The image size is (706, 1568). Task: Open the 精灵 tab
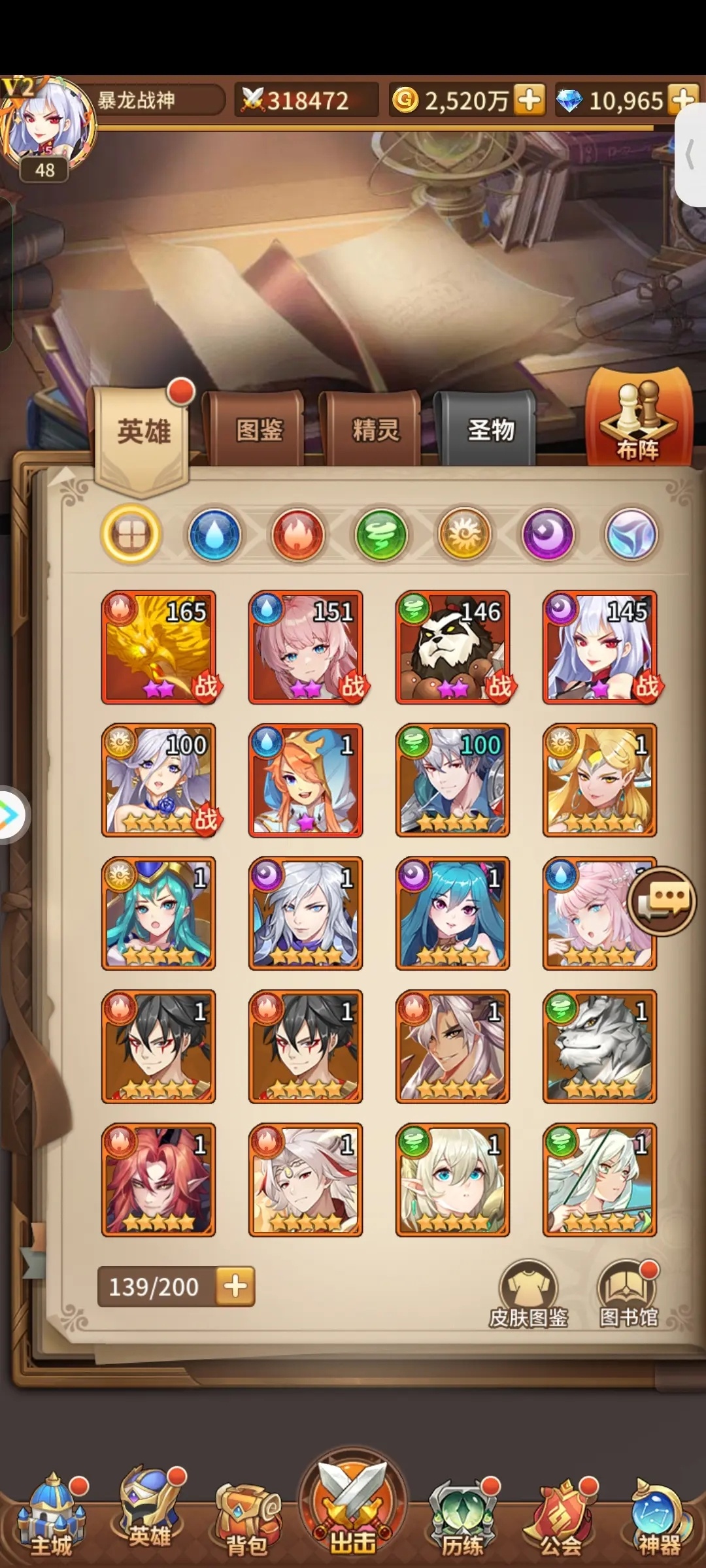tap(375, 430)
